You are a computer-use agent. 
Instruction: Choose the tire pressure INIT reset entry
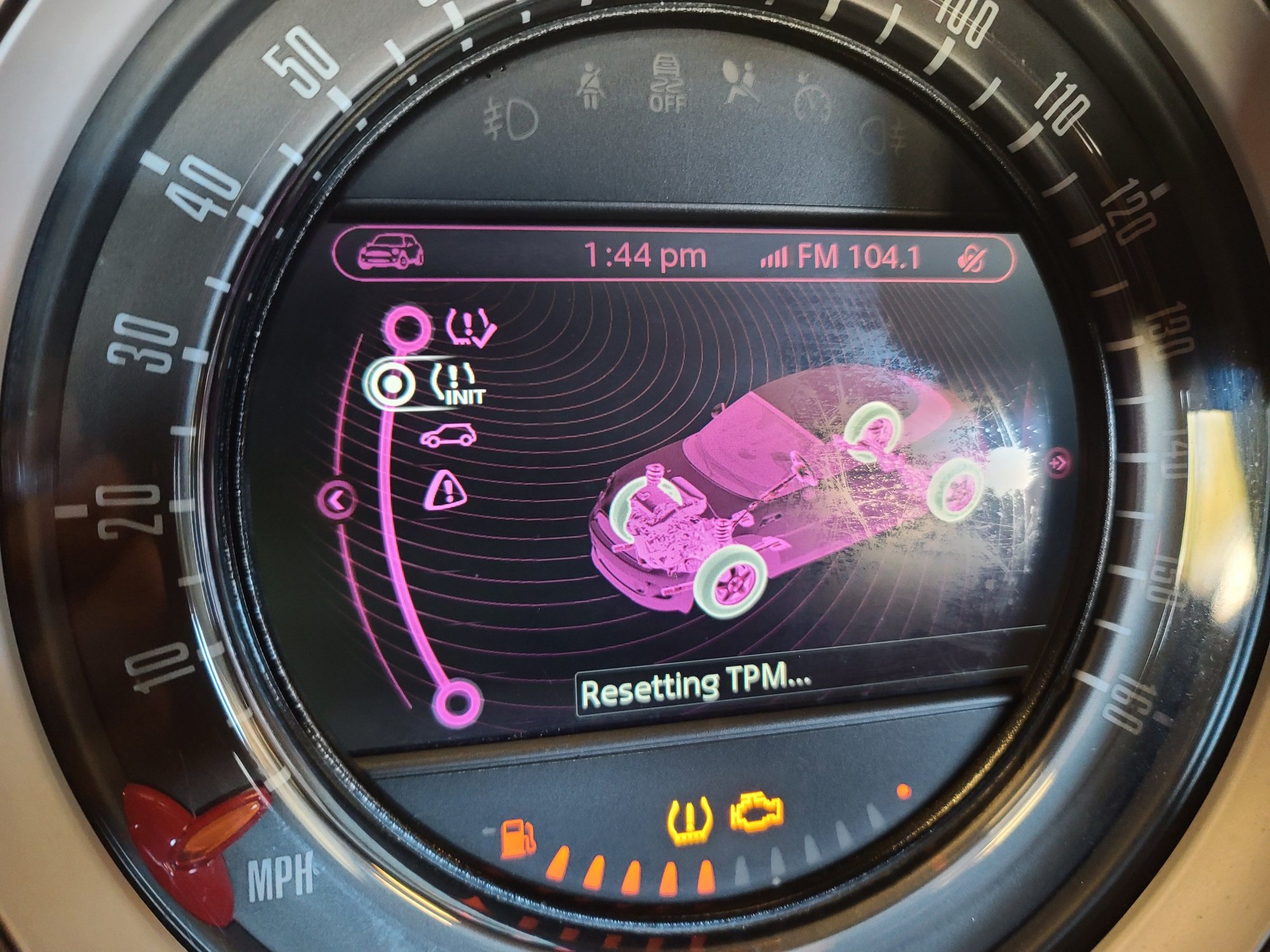(456, 384)
